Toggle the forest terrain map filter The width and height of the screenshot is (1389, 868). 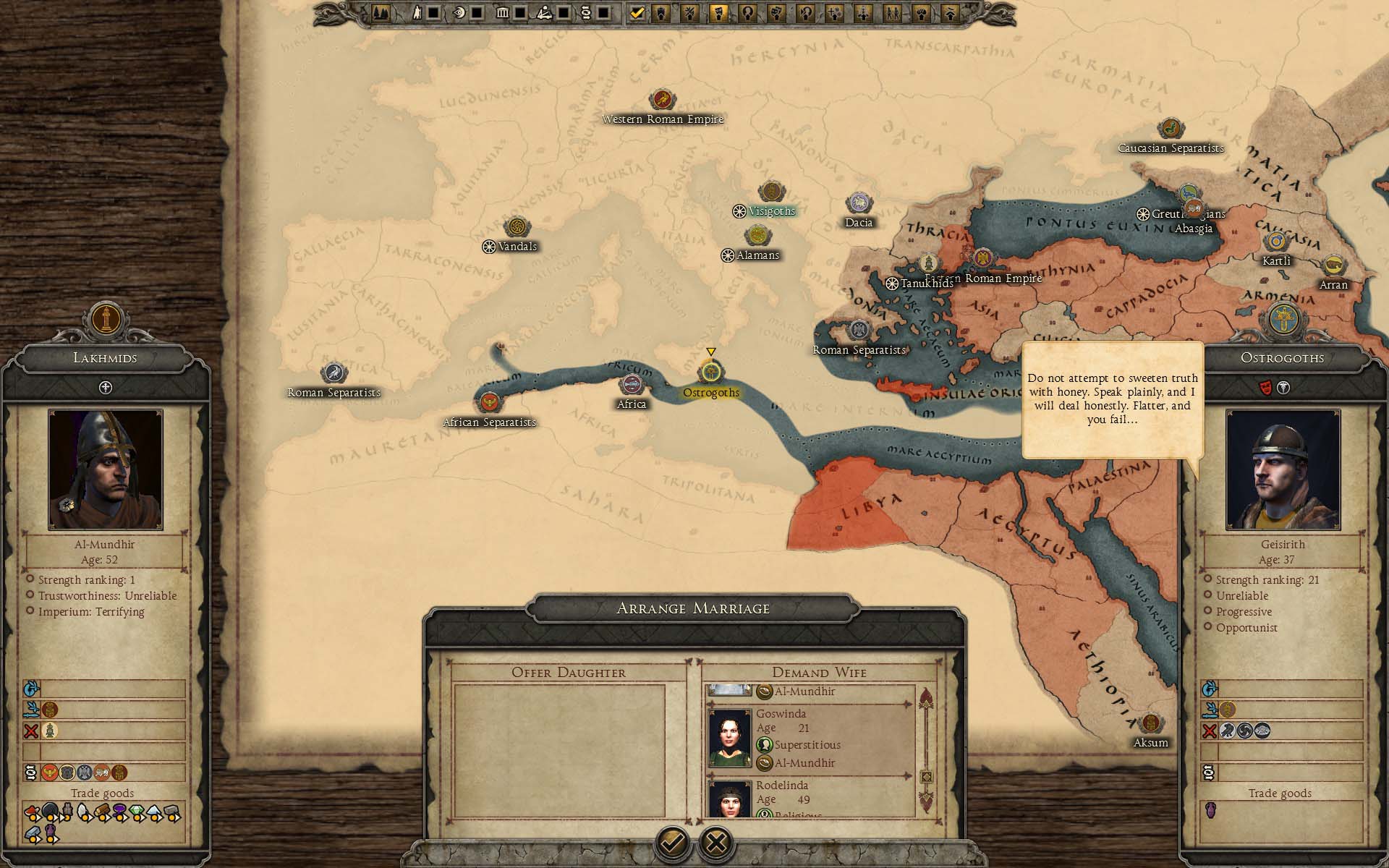[381, 12]
